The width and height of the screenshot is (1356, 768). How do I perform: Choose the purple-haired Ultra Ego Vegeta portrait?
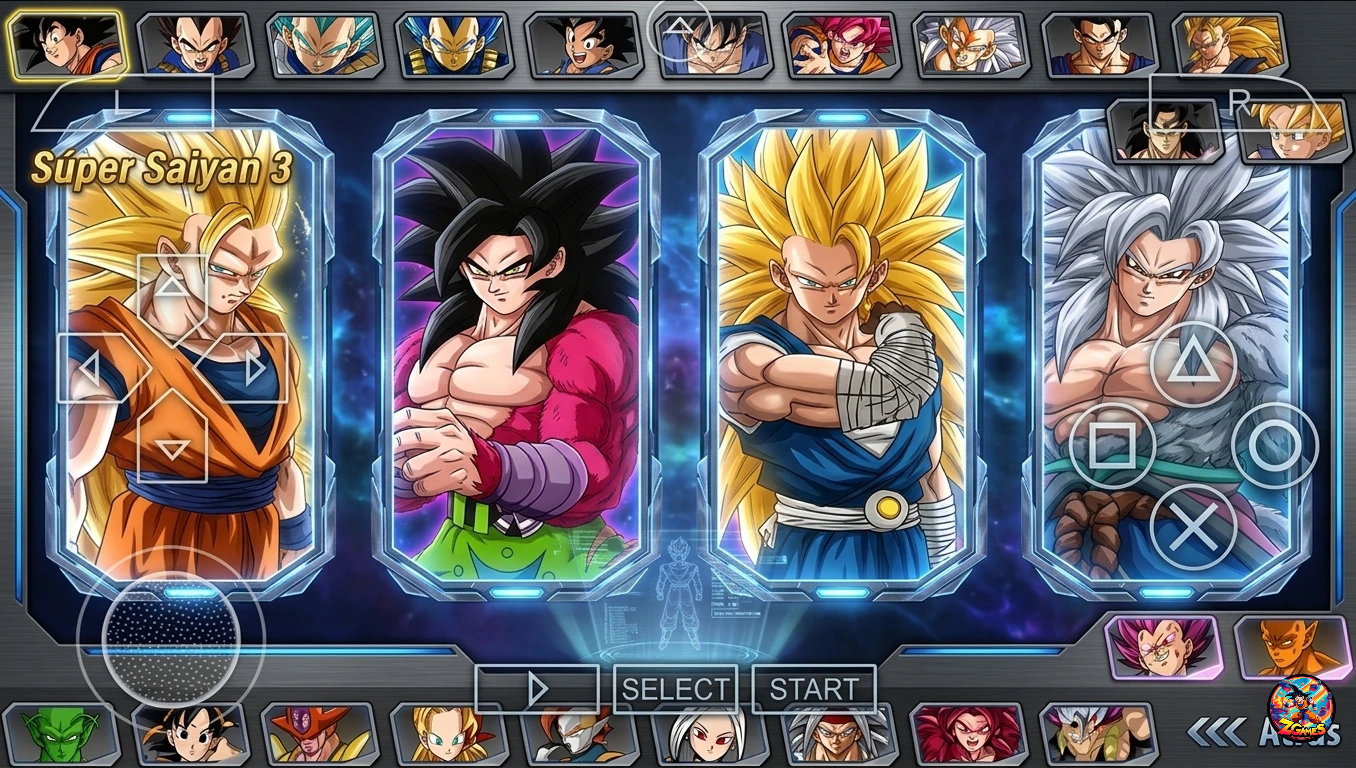coord(1162,648)
